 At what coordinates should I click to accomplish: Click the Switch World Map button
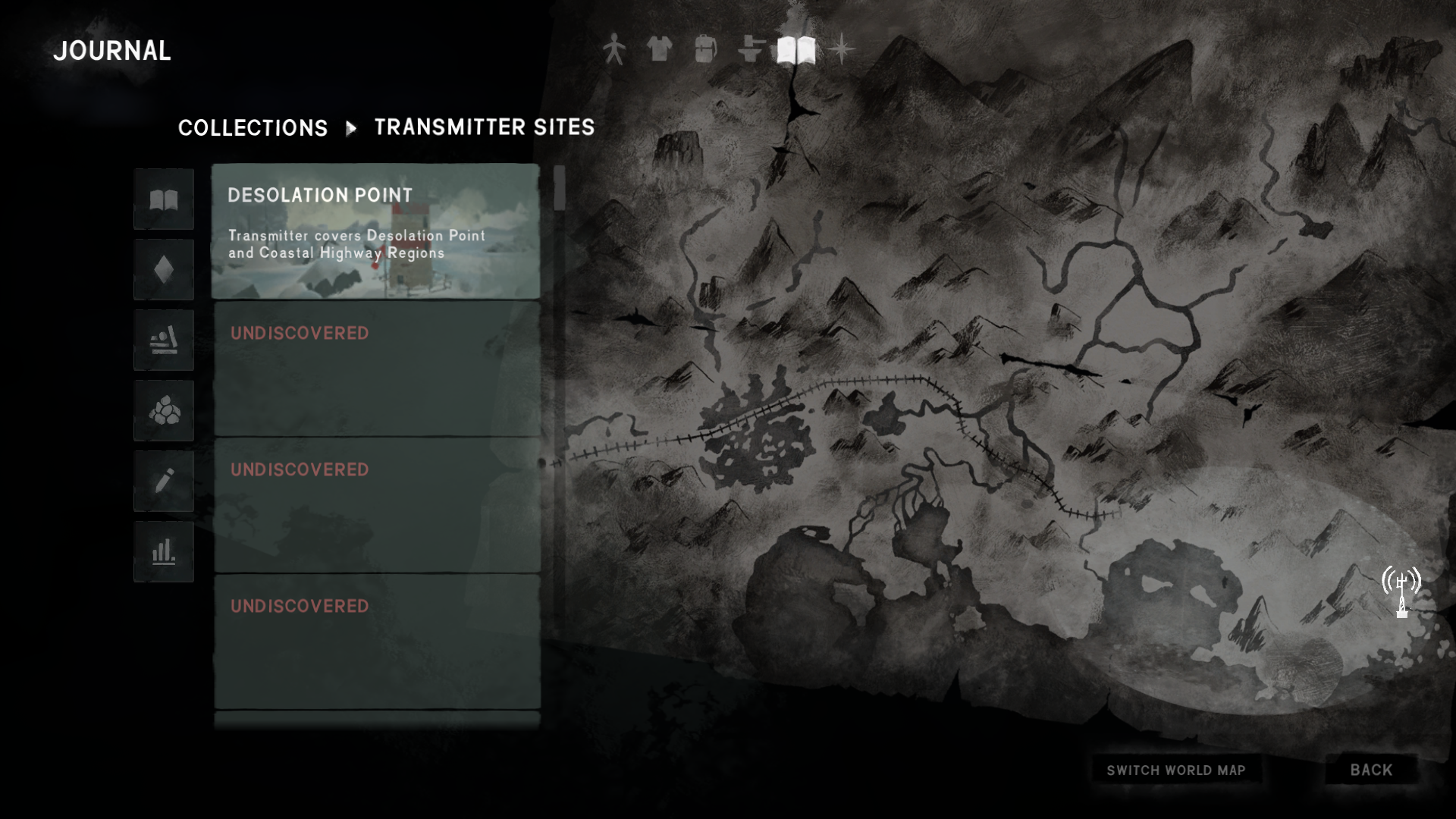click(x=1175, y=770)
